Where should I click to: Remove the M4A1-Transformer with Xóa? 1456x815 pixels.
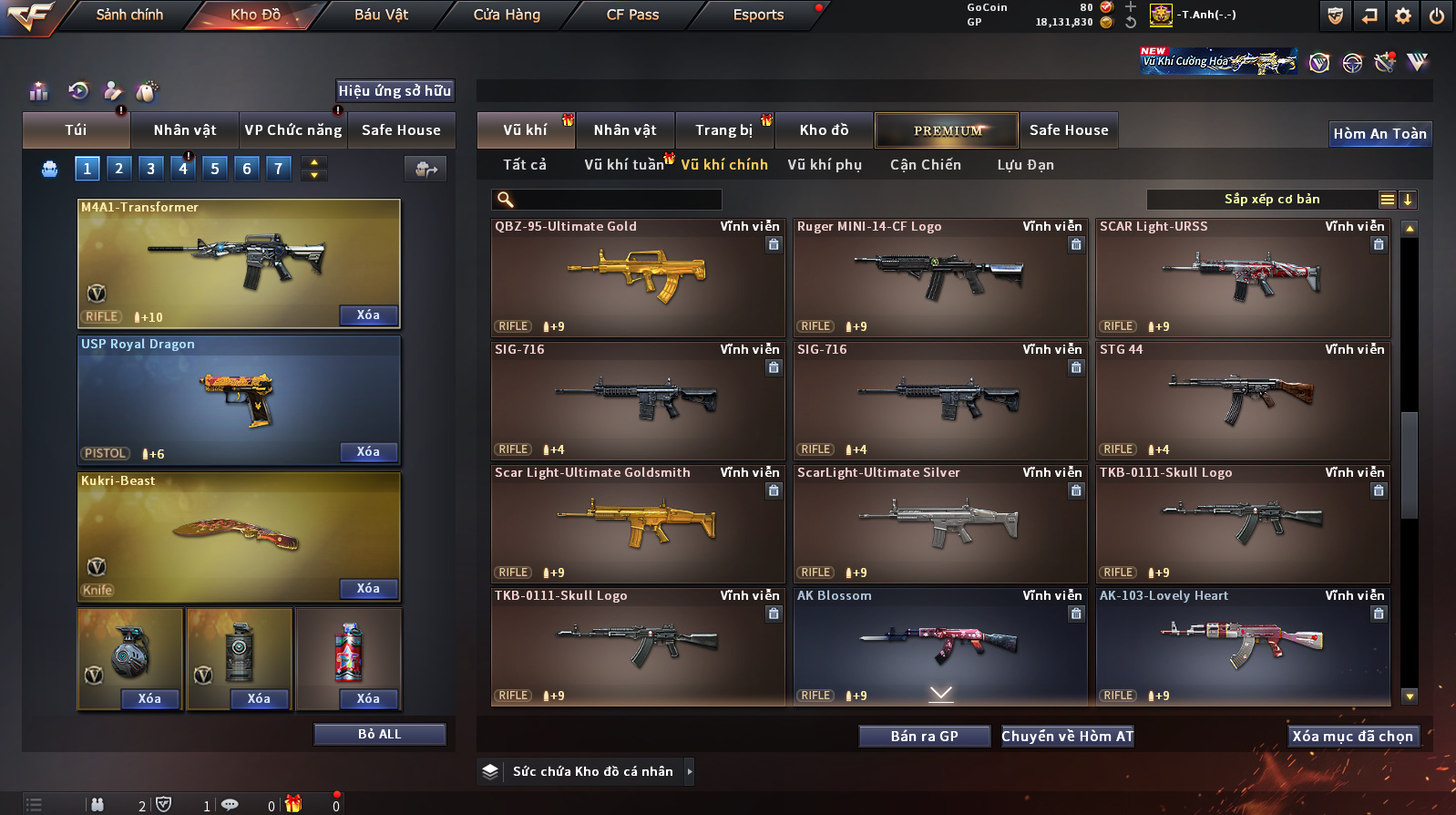pyautogui.click(x=368, y=315)
